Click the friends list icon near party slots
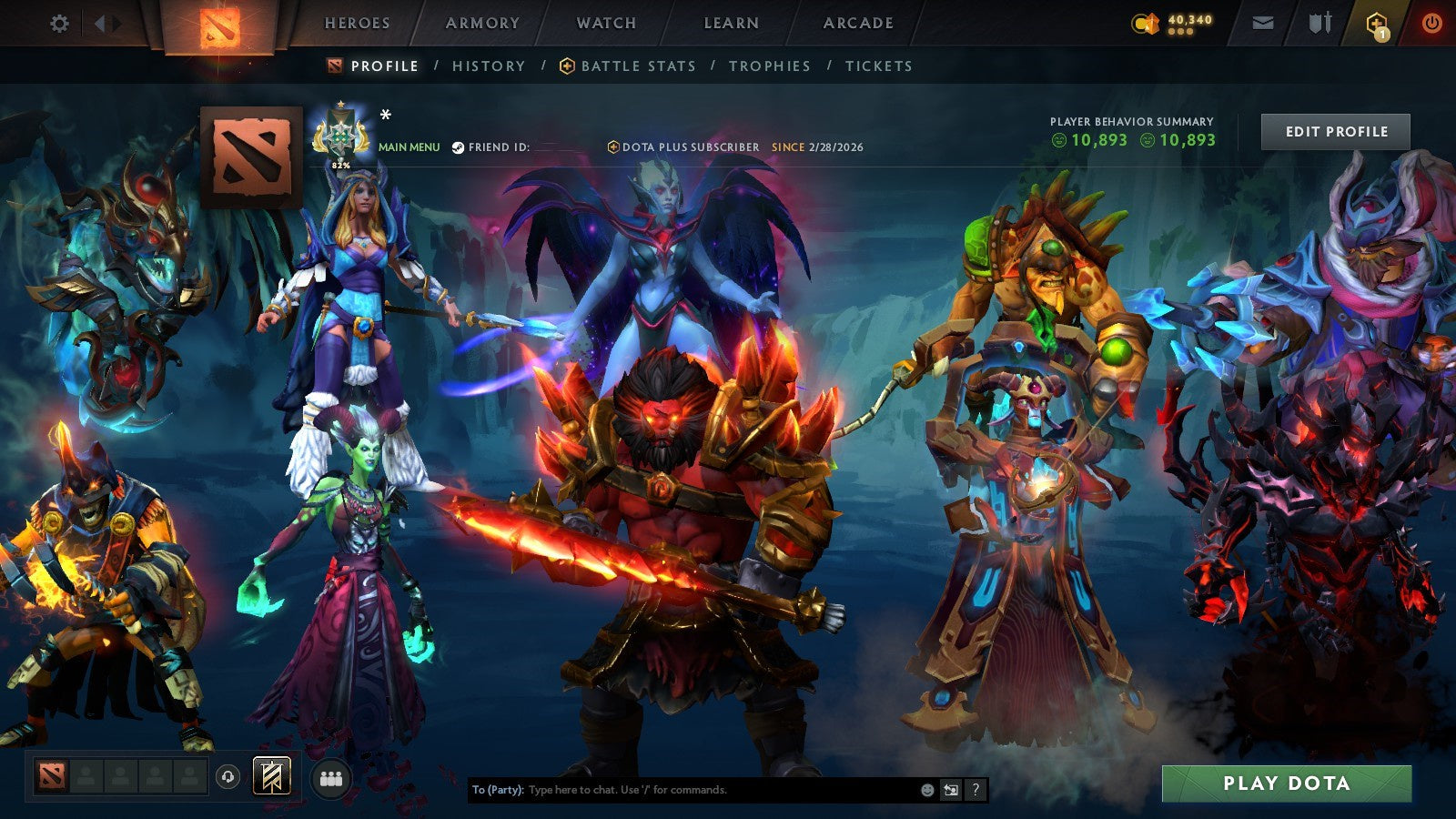 coord(331,778)
